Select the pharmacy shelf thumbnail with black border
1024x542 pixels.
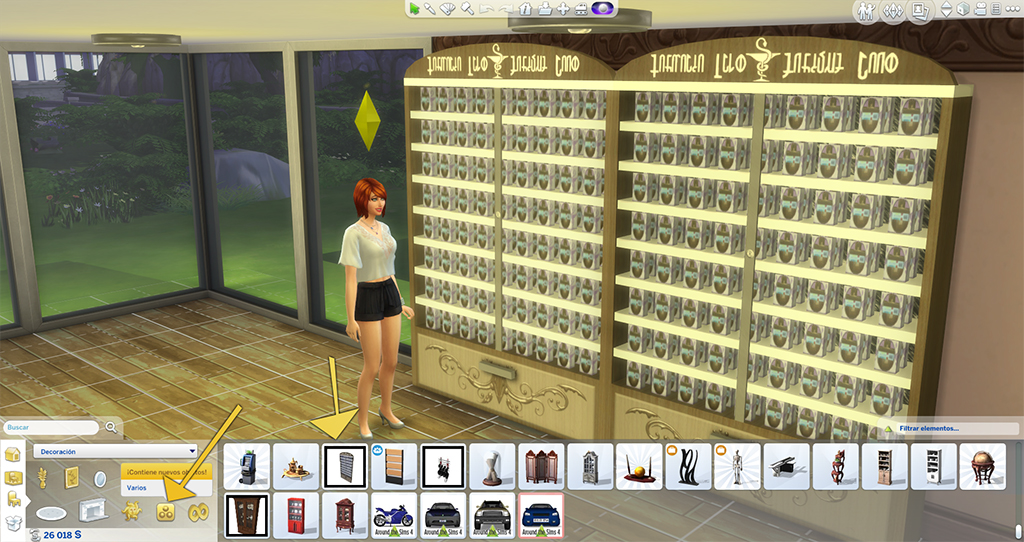[x=345, y=466]
